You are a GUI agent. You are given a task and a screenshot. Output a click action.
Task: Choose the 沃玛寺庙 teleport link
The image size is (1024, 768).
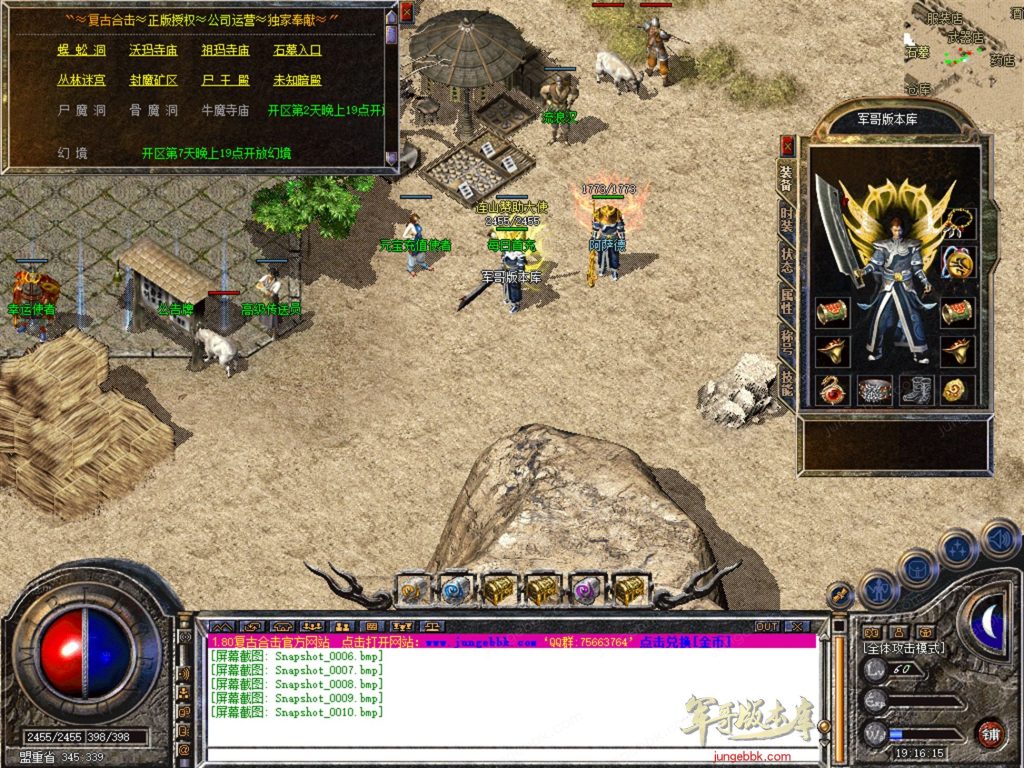pyautogui.click(x=153, y=50)
